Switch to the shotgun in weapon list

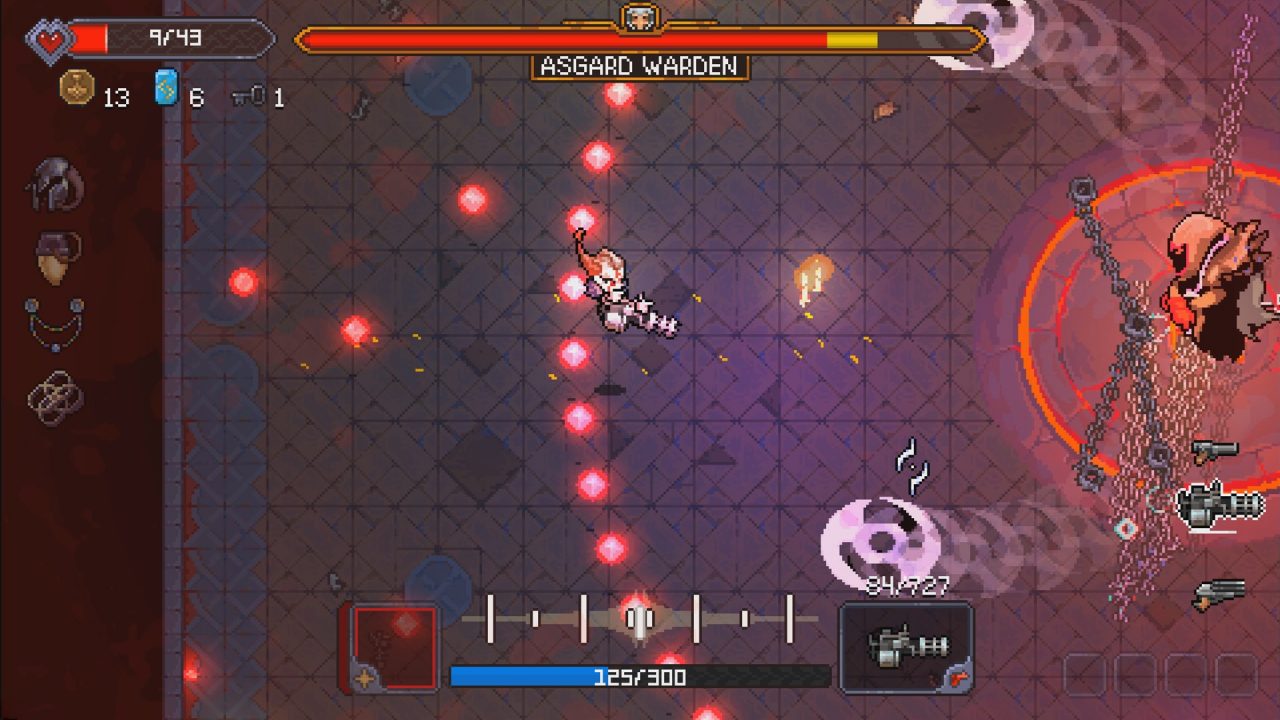(1220, 593)
